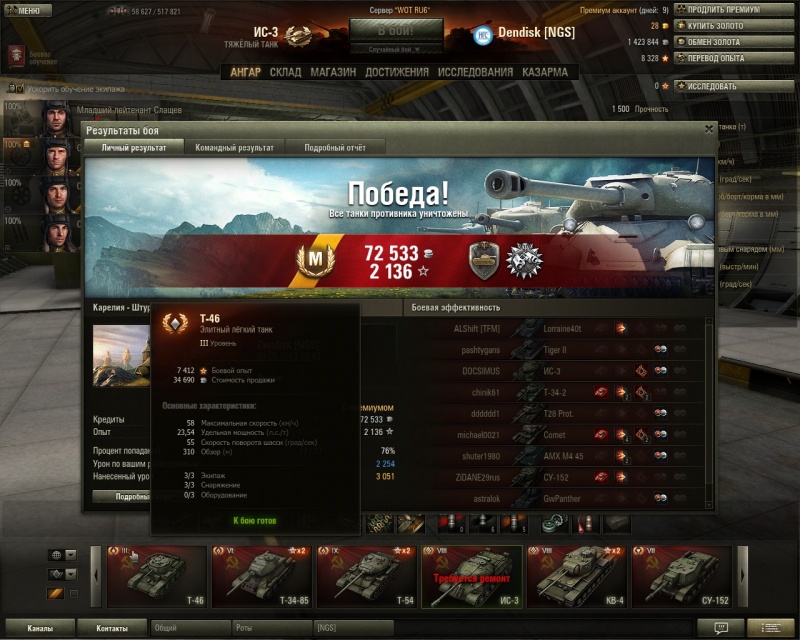Image resolution: width=800 pixels, height=640 pixels.
Task: Go to the ДОСТИЖЕНИЯ tab
Action: (397, 72)
